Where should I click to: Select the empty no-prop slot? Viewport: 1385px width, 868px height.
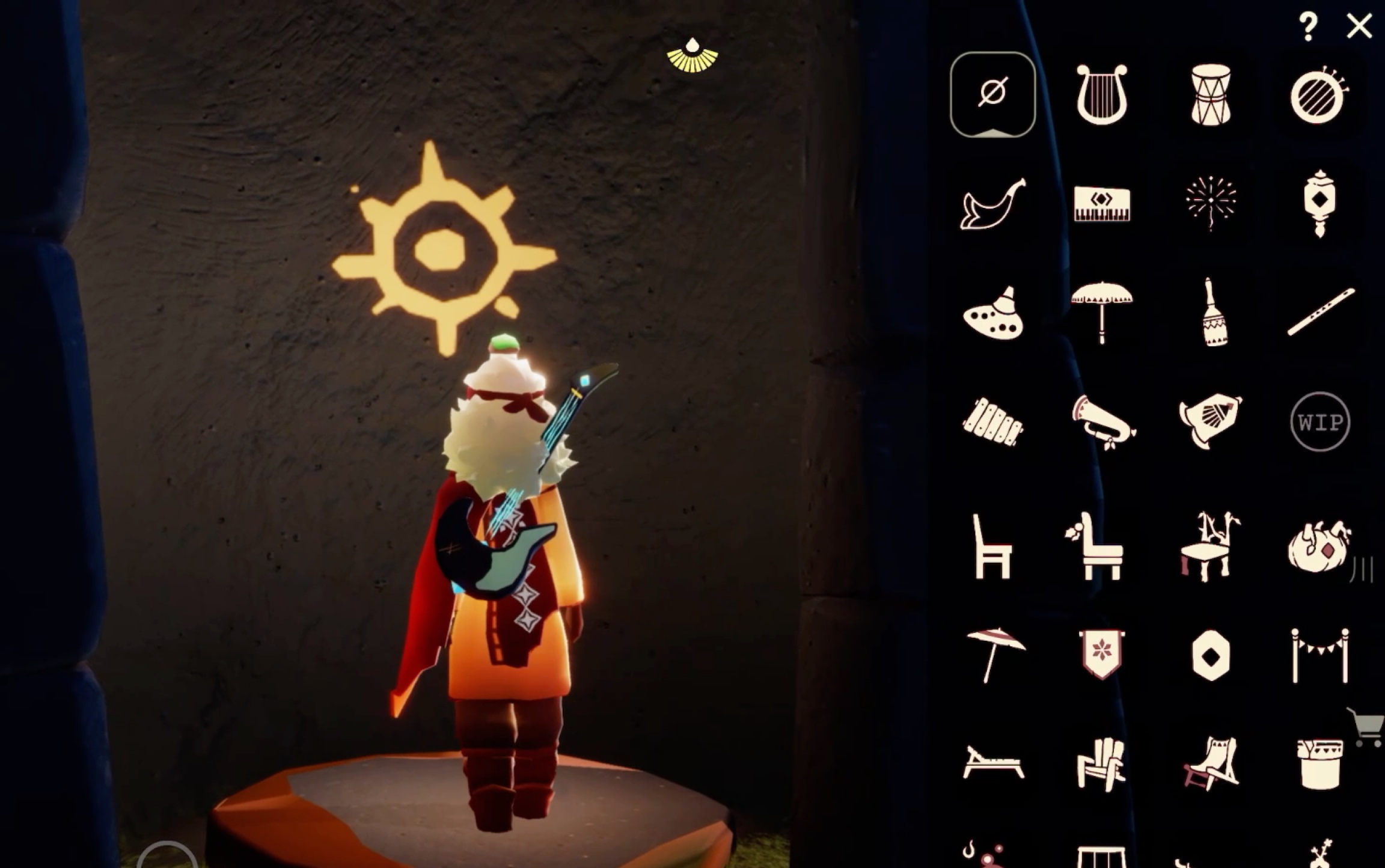click(x=992, y=94)
